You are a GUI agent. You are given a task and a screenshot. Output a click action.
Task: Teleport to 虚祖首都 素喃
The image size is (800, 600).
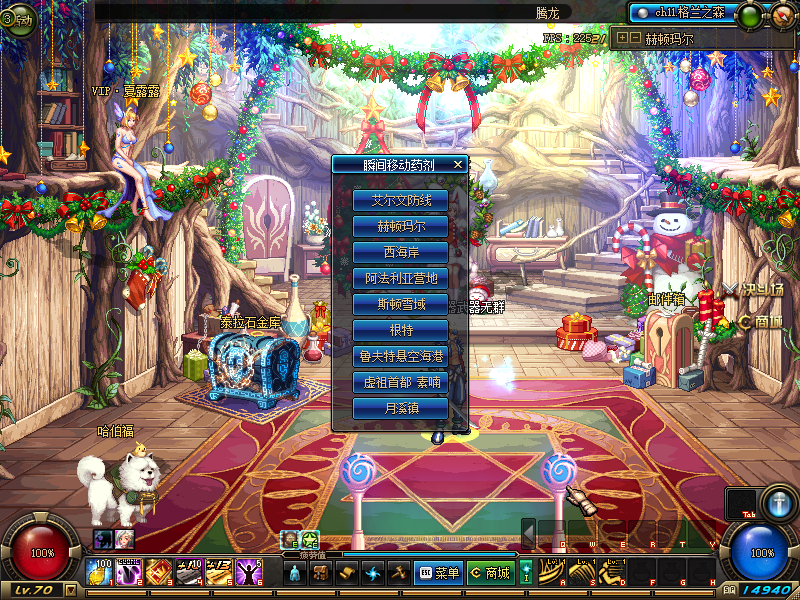click(x=400, y=382)
